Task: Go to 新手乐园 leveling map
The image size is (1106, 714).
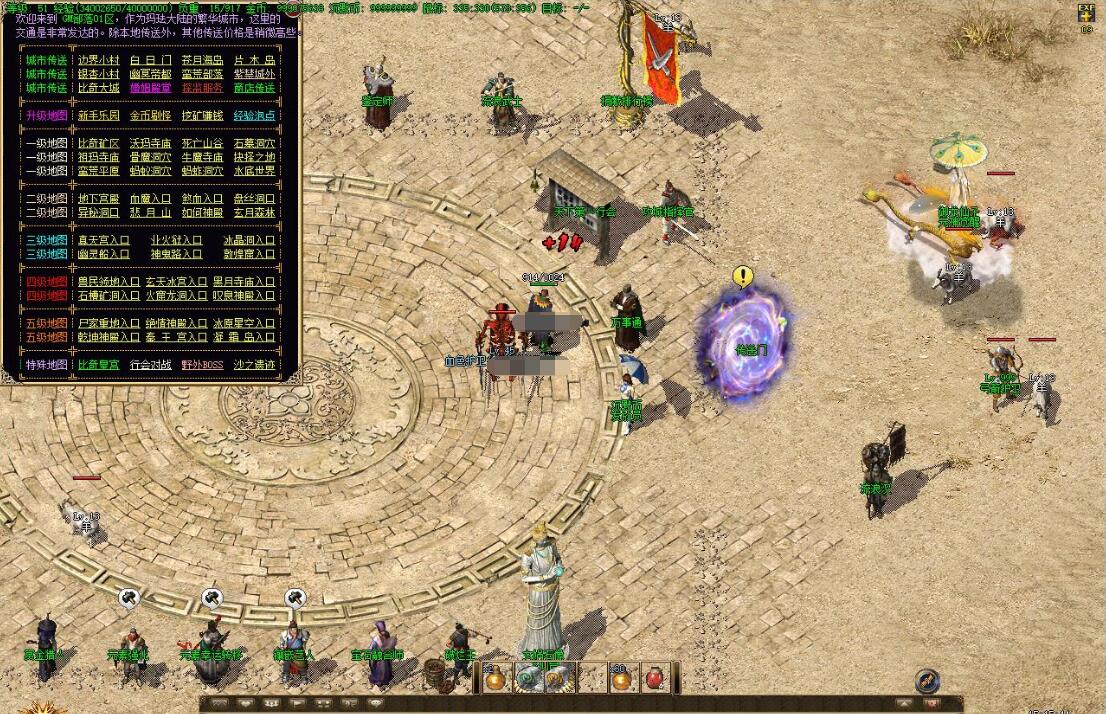Action: pos(99,116)
